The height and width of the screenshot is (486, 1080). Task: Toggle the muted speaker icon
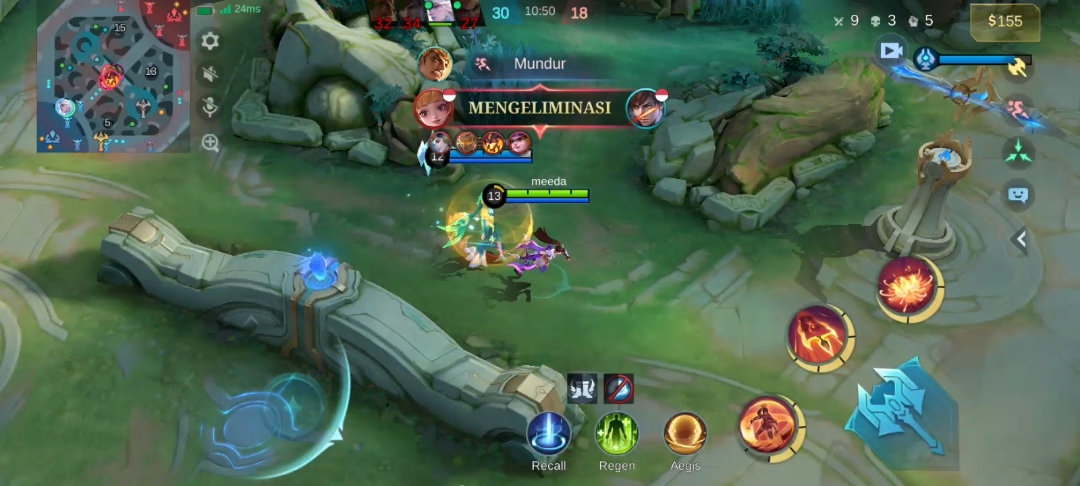210,74
